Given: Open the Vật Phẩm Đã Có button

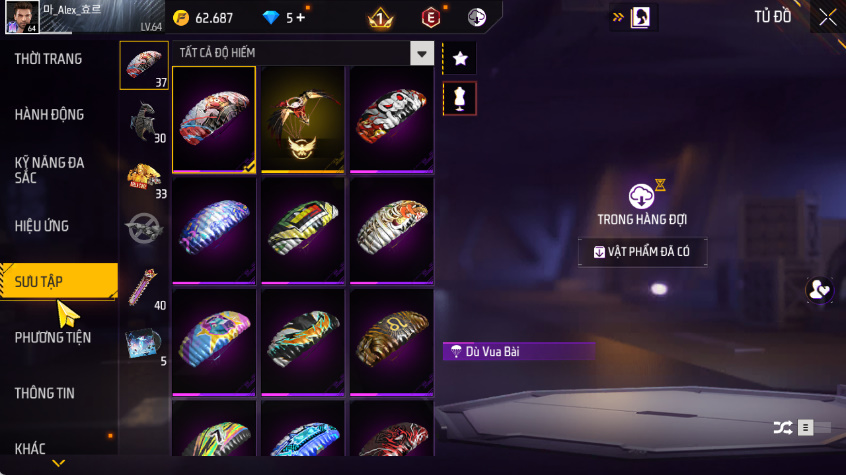Looking at the screenshot, I should [x=642, y=252].
